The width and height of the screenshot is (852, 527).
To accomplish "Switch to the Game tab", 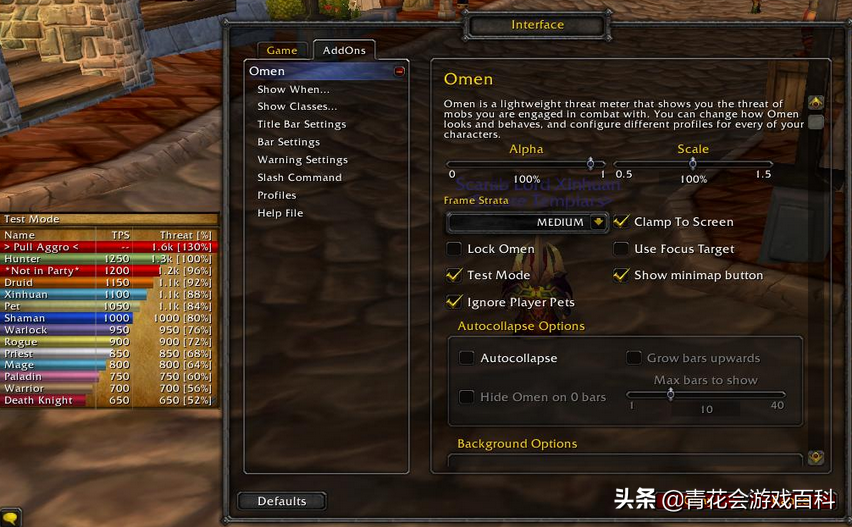I will [282, 50].
